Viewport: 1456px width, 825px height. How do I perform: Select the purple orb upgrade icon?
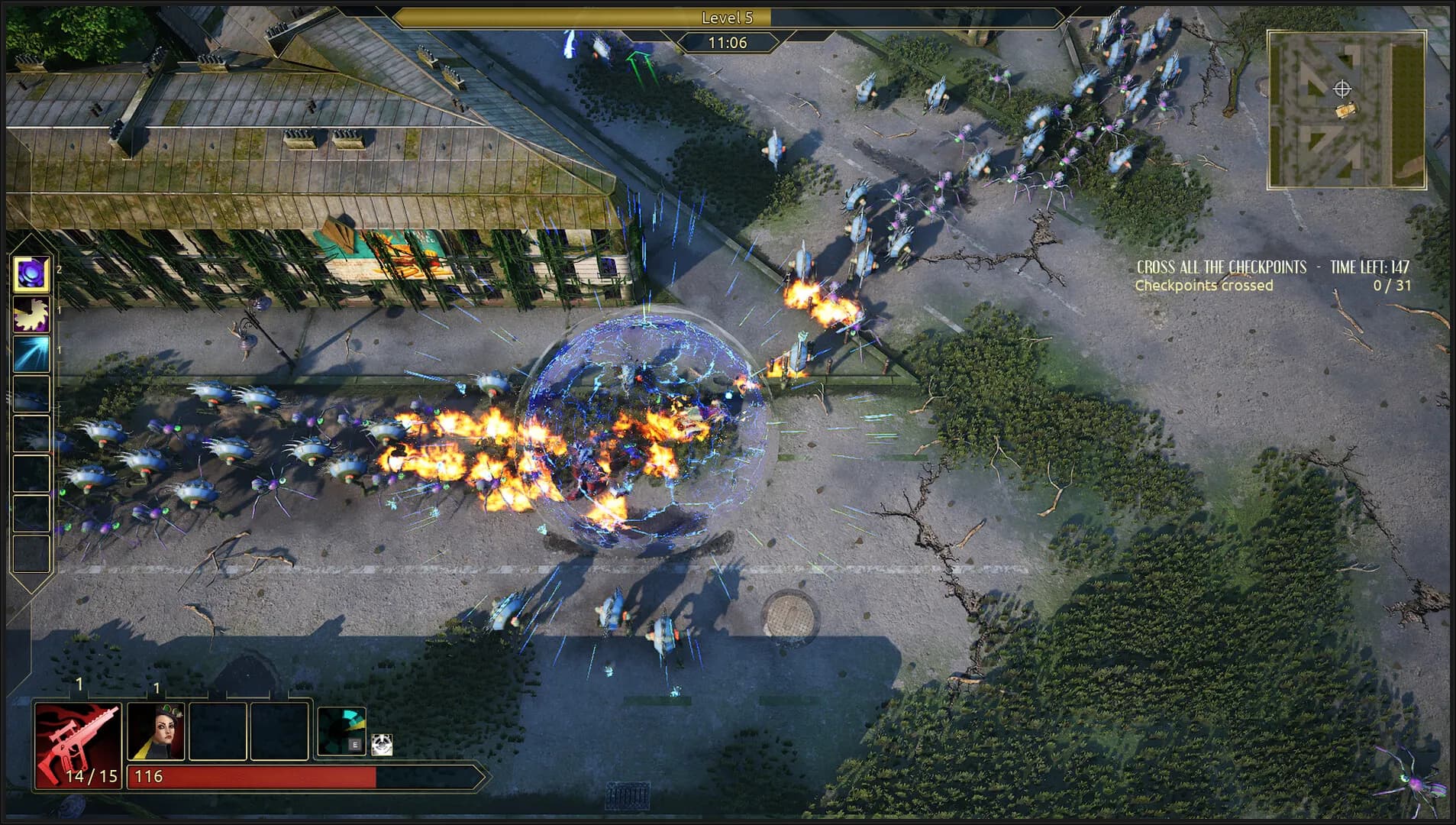coord(32,274)
